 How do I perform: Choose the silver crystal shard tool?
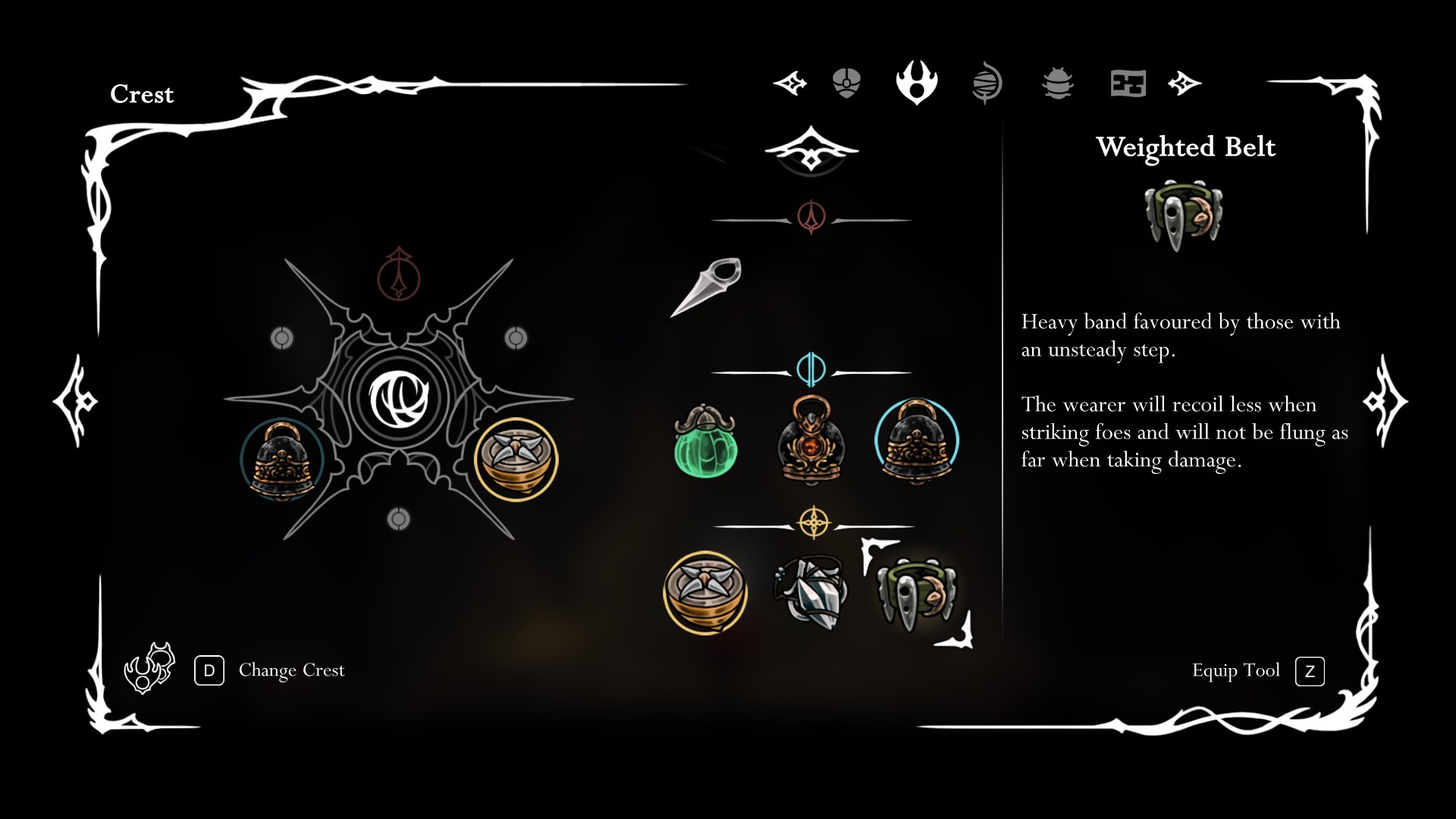tap(811, 594)
